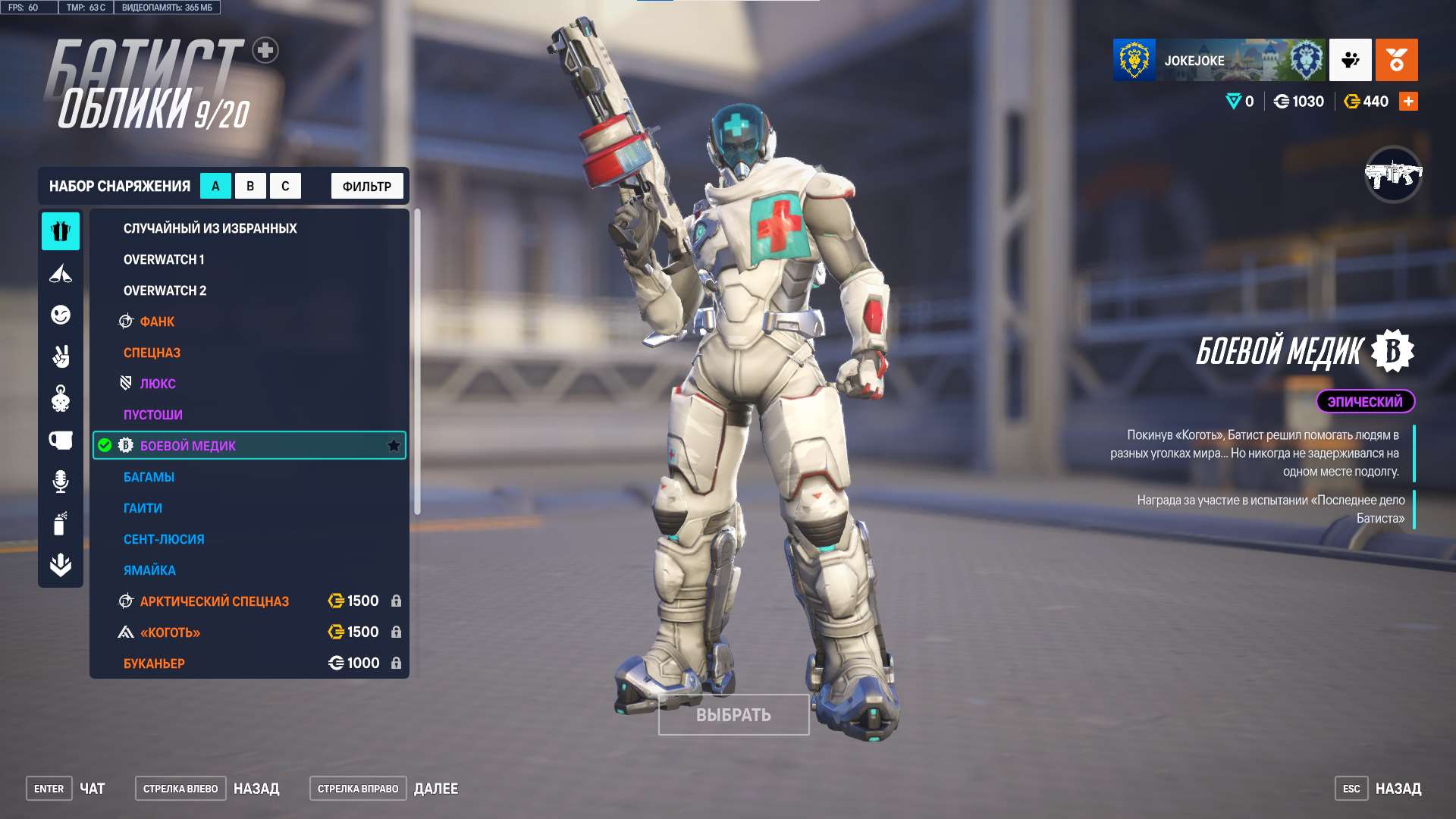Select loadout slot C

pos(285,185)
